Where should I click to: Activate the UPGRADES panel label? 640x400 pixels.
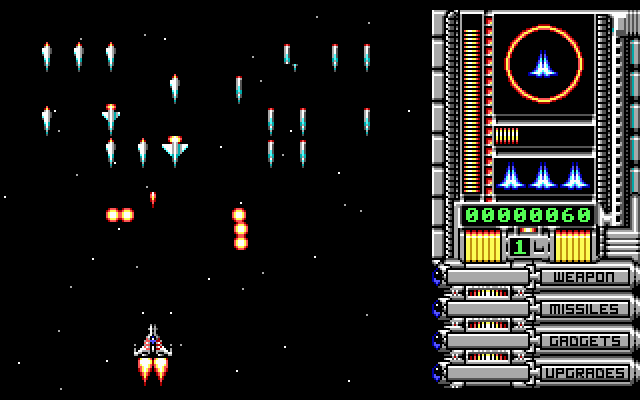click(585, 373)
